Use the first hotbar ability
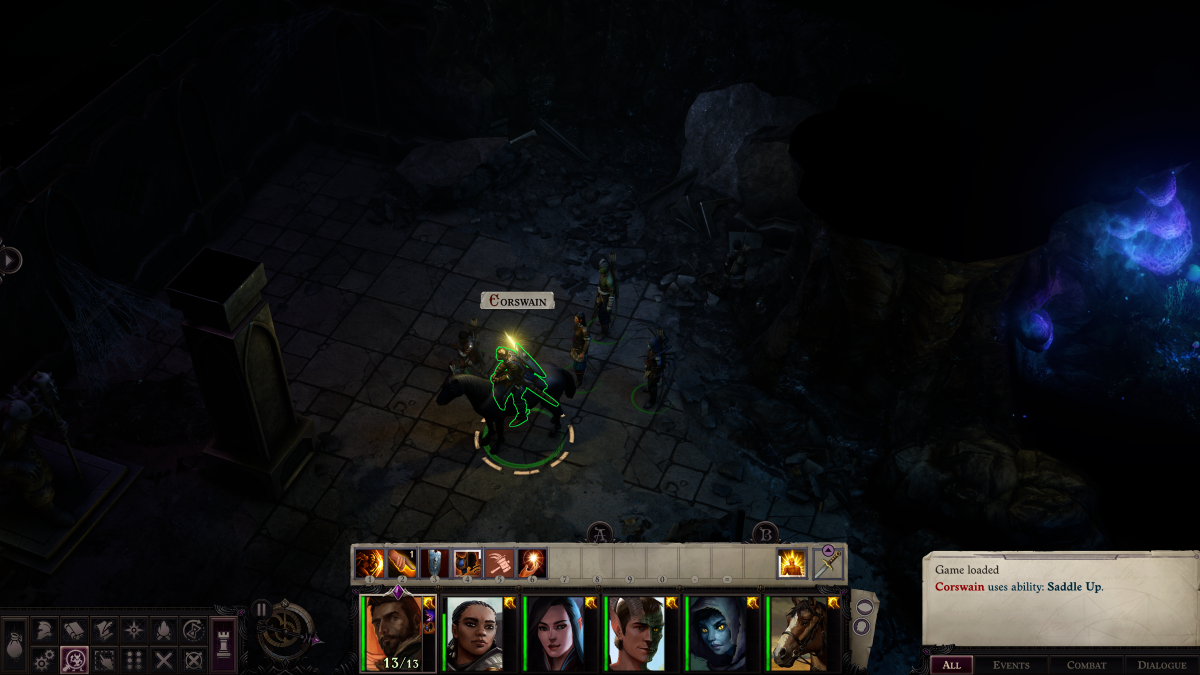The width and height of the screenshot is (1200, 675). point(370,564)
